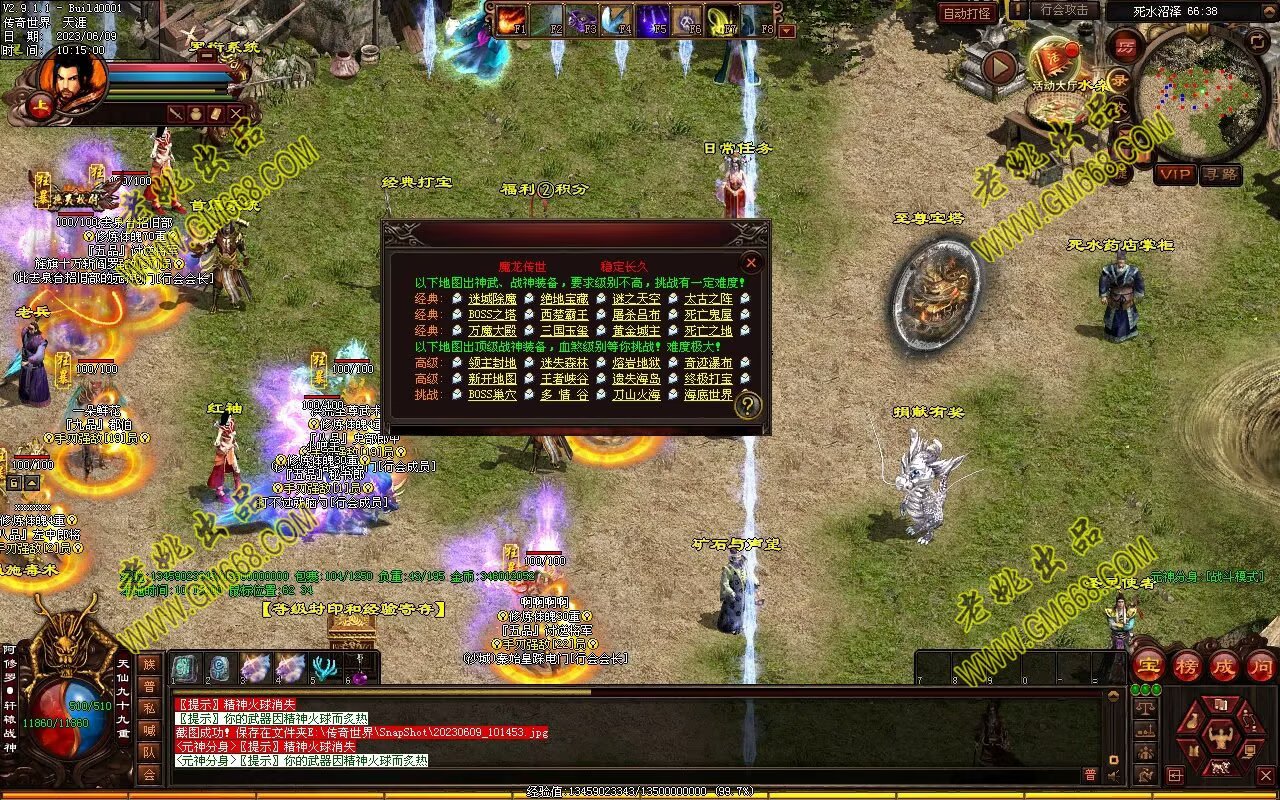Switch the 行会攻击 attack mode
This screenshot has width=1280, height=800.
pyautogui.click(x=1064, y=10)
